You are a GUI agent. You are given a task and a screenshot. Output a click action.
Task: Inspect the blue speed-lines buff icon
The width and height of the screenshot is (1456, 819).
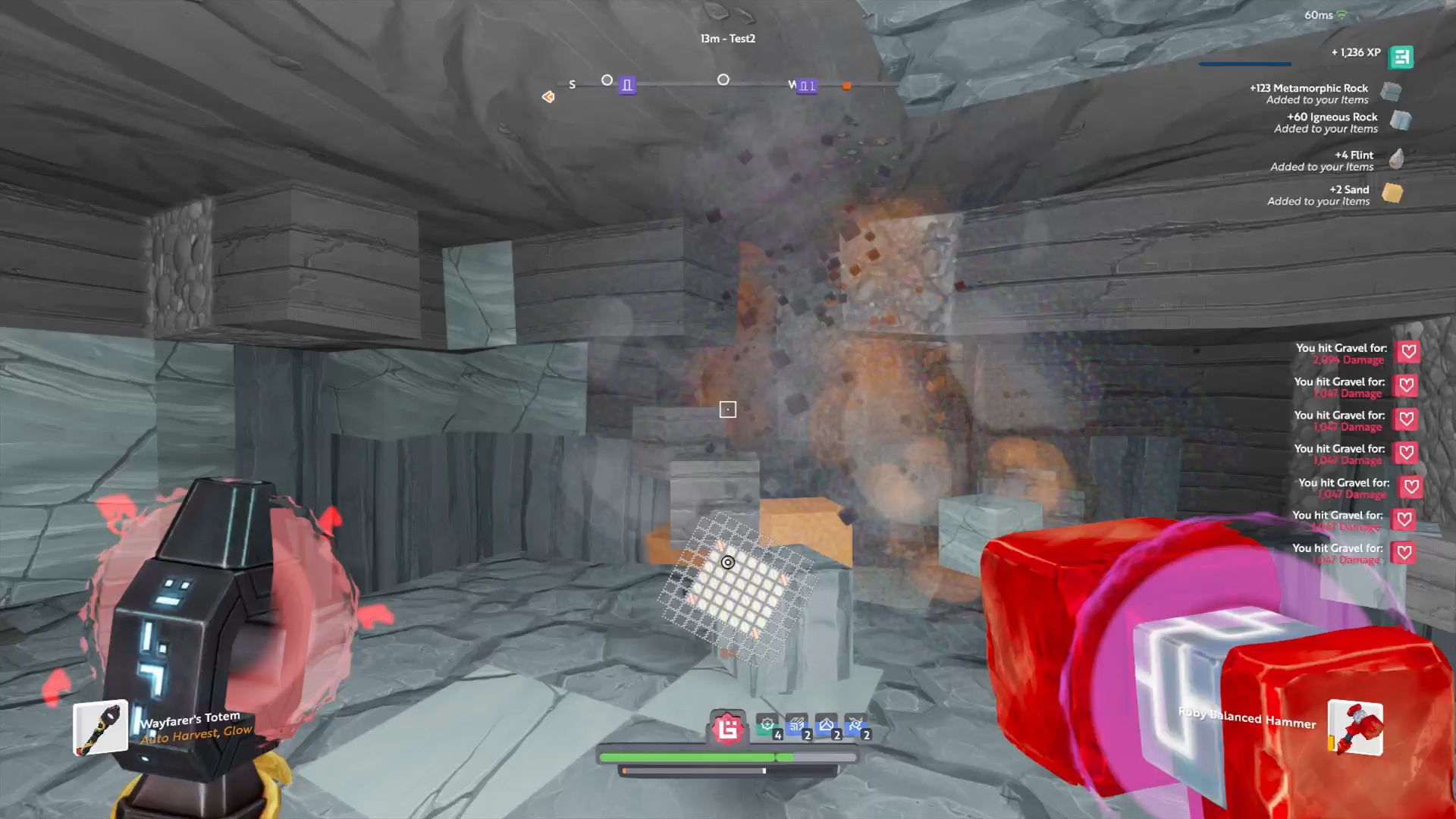pos(797,726)
